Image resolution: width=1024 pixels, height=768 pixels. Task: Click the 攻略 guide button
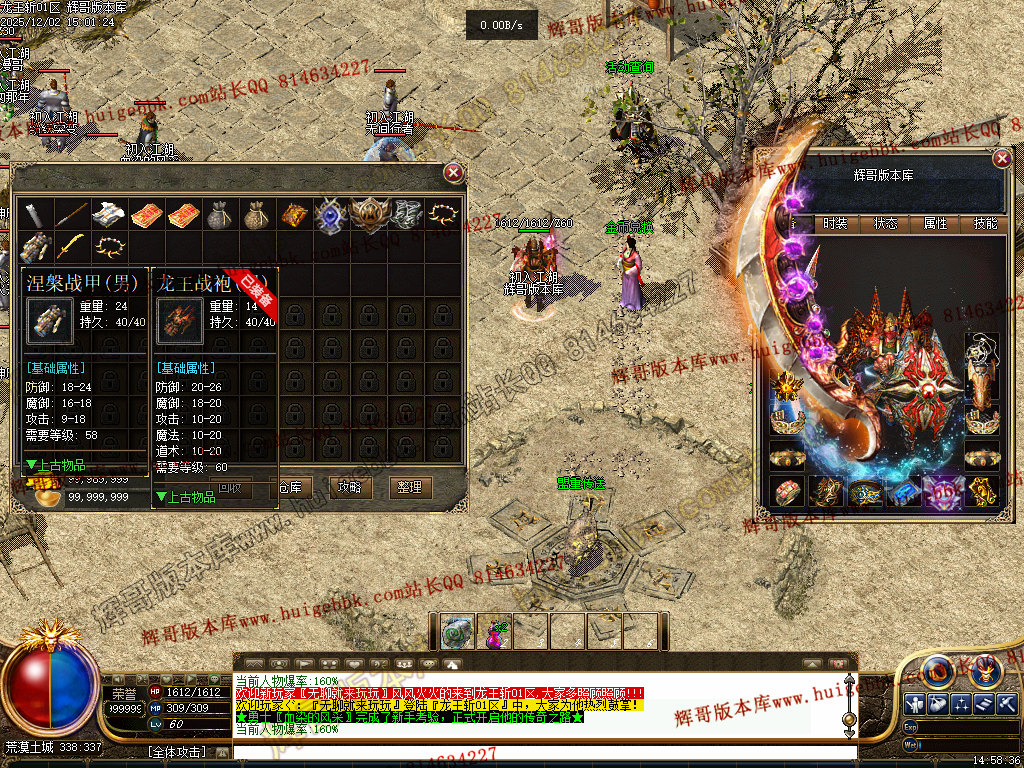pyautogui.click(x=349, y=487)
